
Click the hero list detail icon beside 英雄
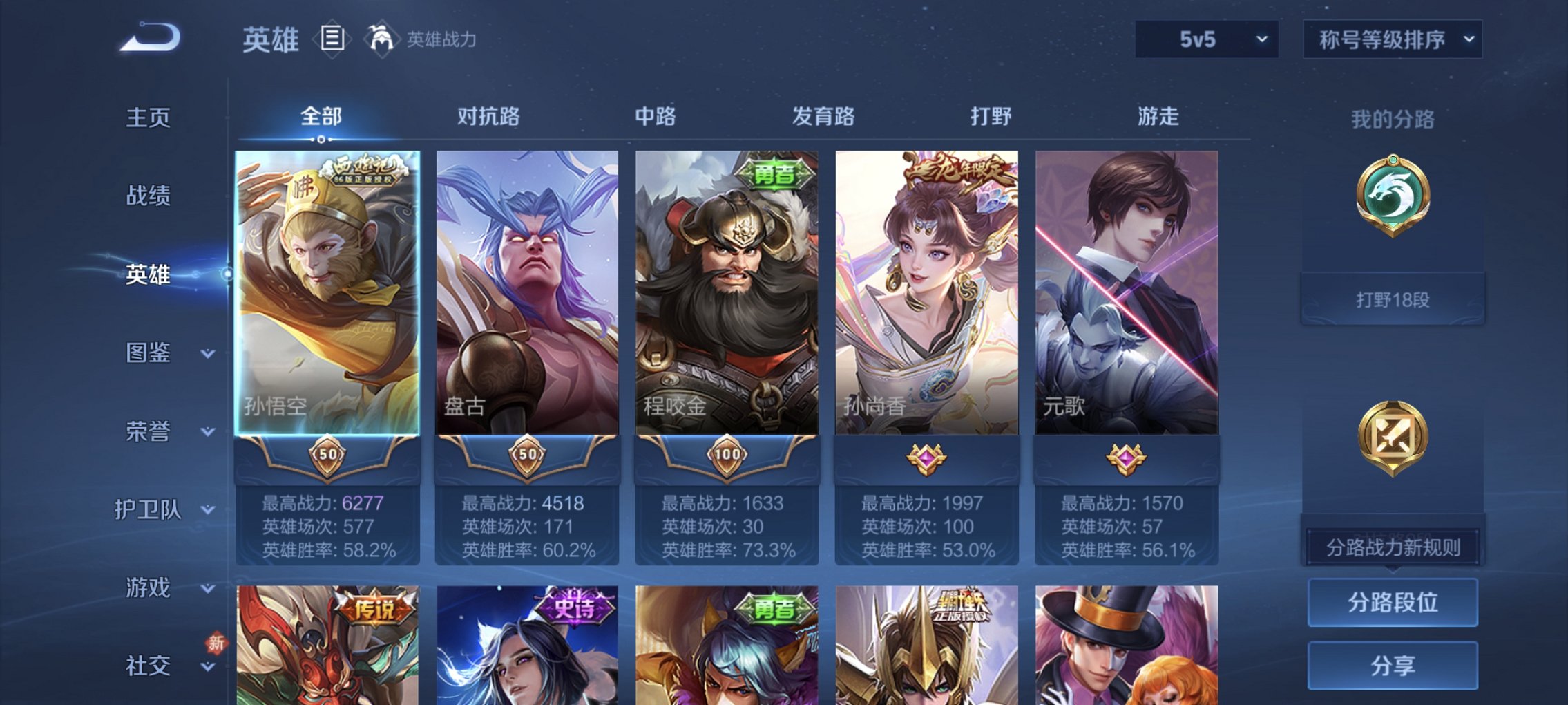333,39
